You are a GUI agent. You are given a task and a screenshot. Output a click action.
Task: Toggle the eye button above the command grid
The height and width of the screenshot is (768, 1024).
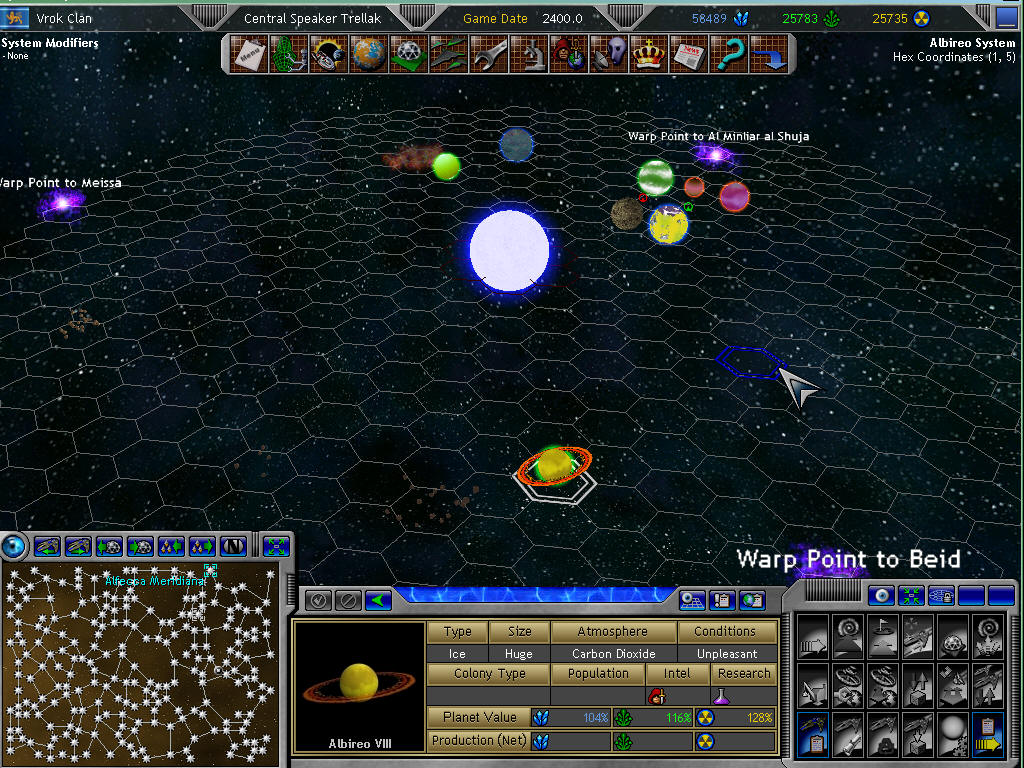[881, 596]
